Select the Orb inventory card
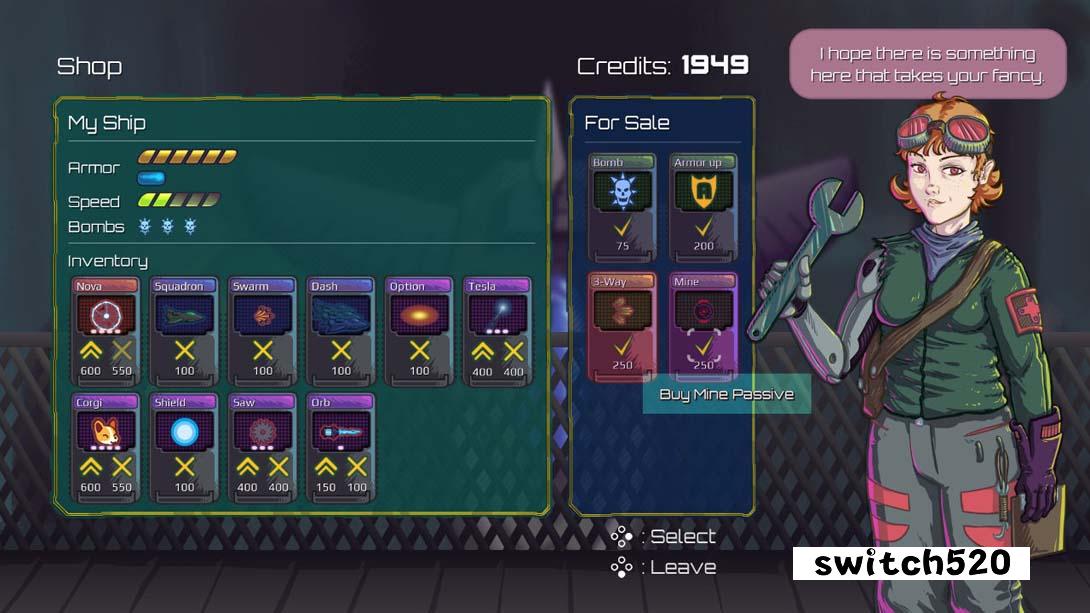Viewport: 1090px width, 613px height. pos(341,446)
